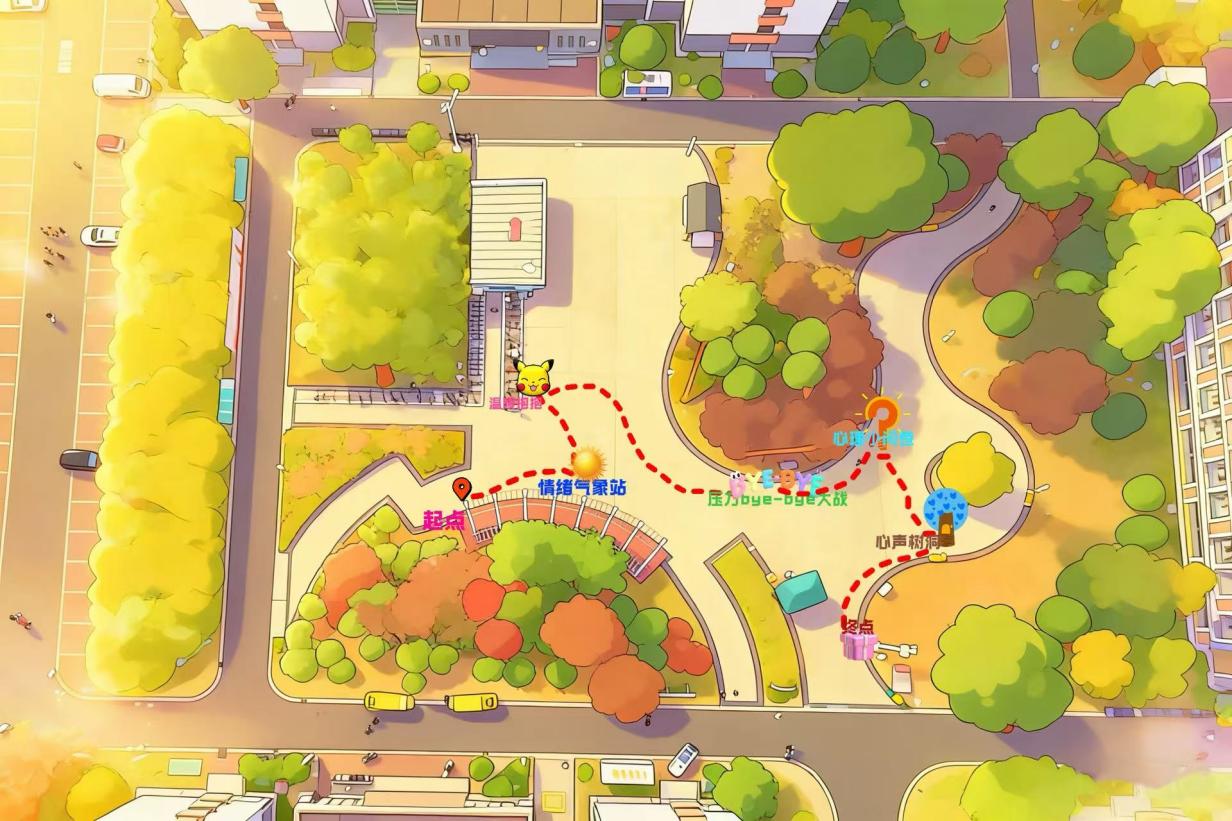Click the red 起点 start pin
This screenshot has width=1232, height=821.
(x=461, y=489)
